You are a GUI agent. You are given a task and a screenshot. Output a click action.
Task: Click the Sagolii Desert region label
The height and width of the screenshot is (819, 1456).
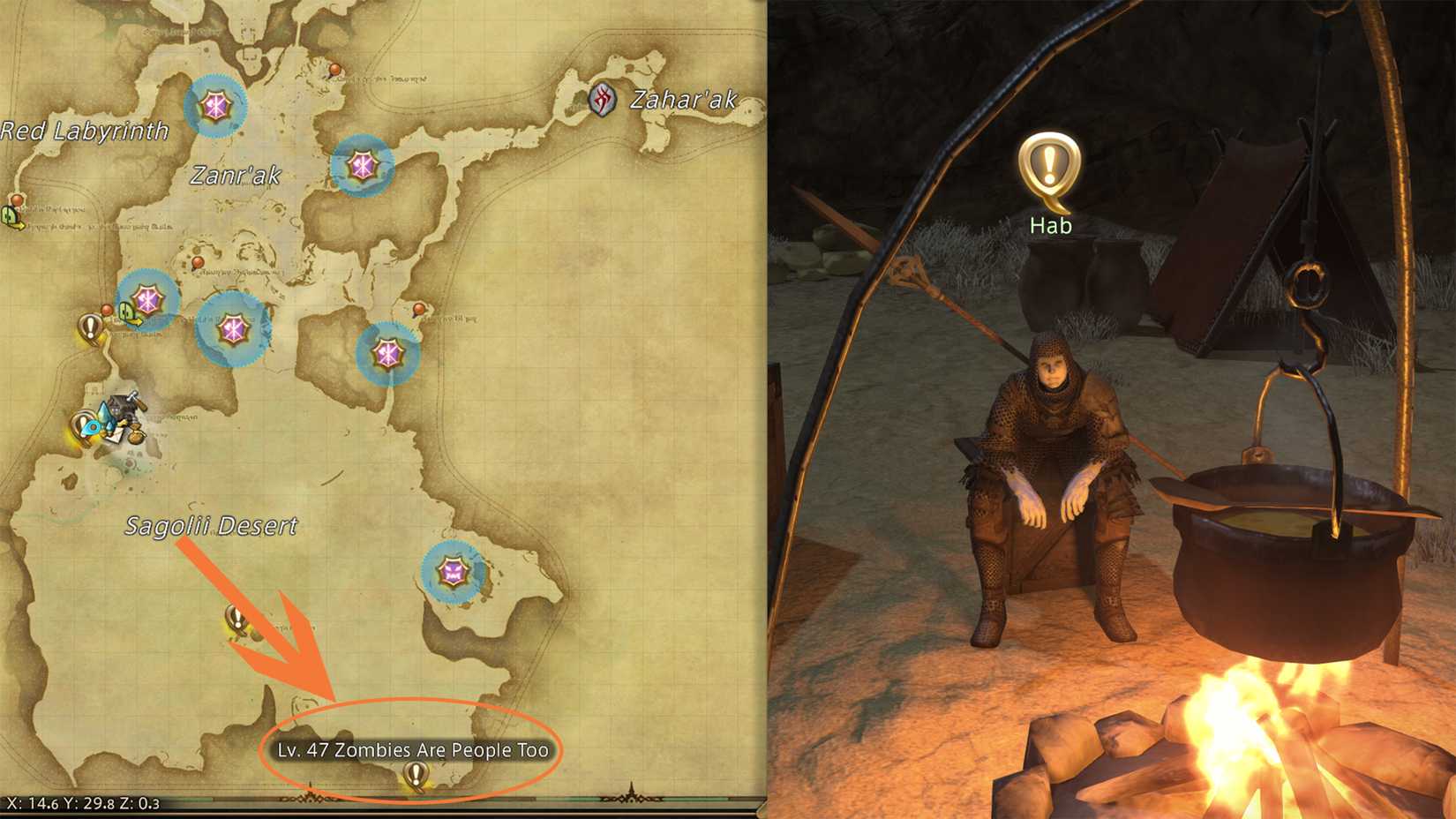[x=212, y=525]
